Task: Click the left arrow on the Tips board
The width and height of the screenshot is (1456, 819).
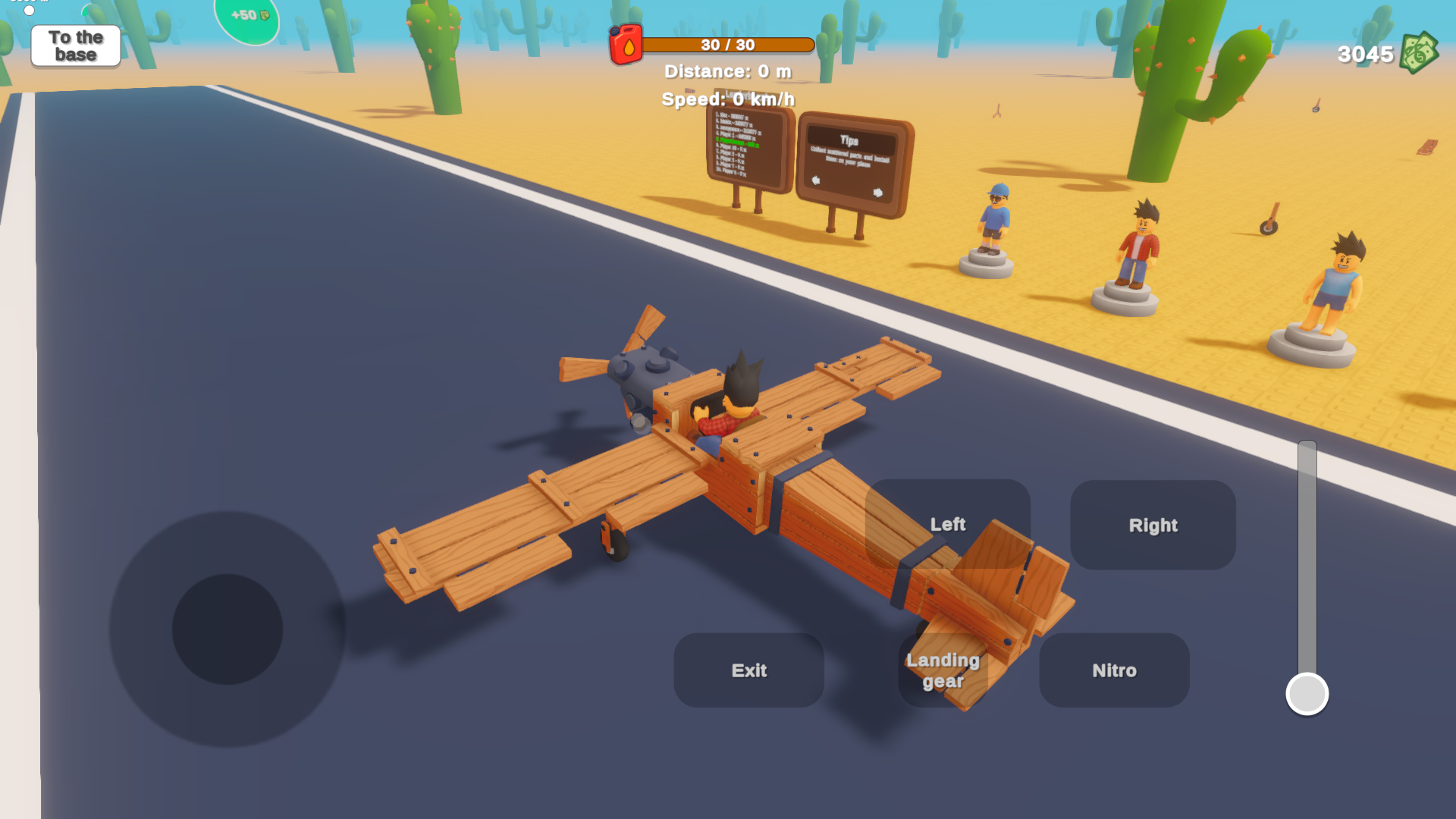Action: tap(816, 182)
